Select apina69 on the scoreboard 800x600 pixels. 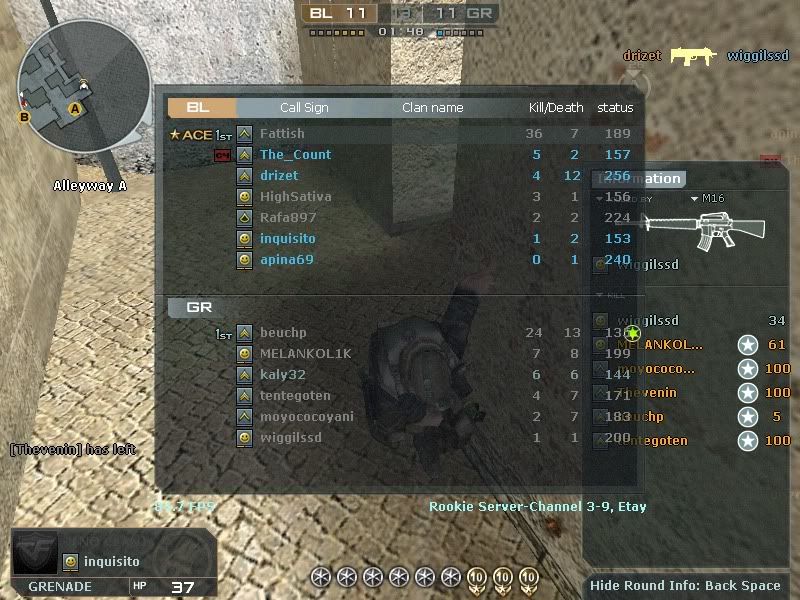point(286,260)
